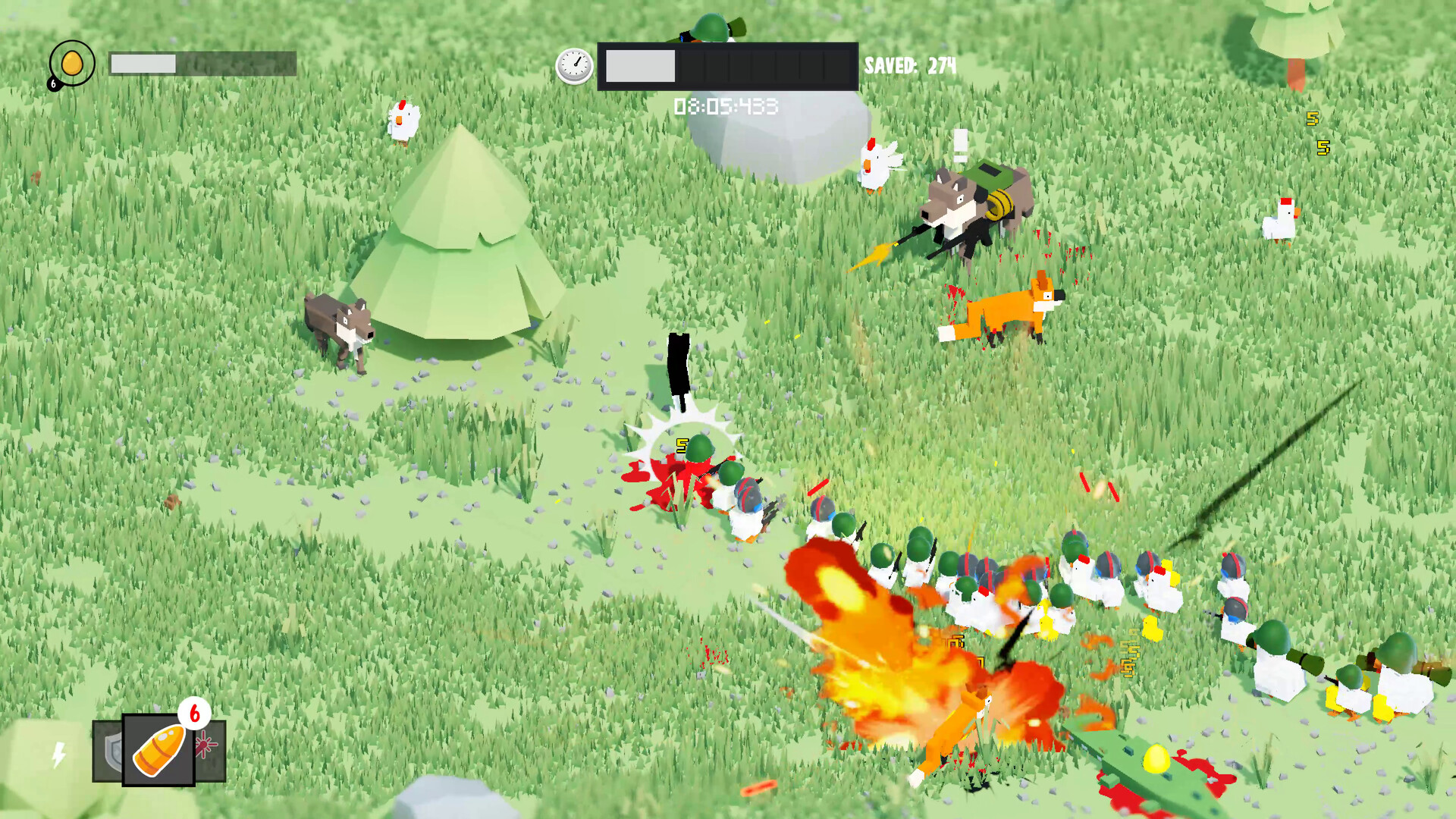The image size is (1456, 819).
Task: Click the segmented wave progress bar
Action: [x=728, y=67]
